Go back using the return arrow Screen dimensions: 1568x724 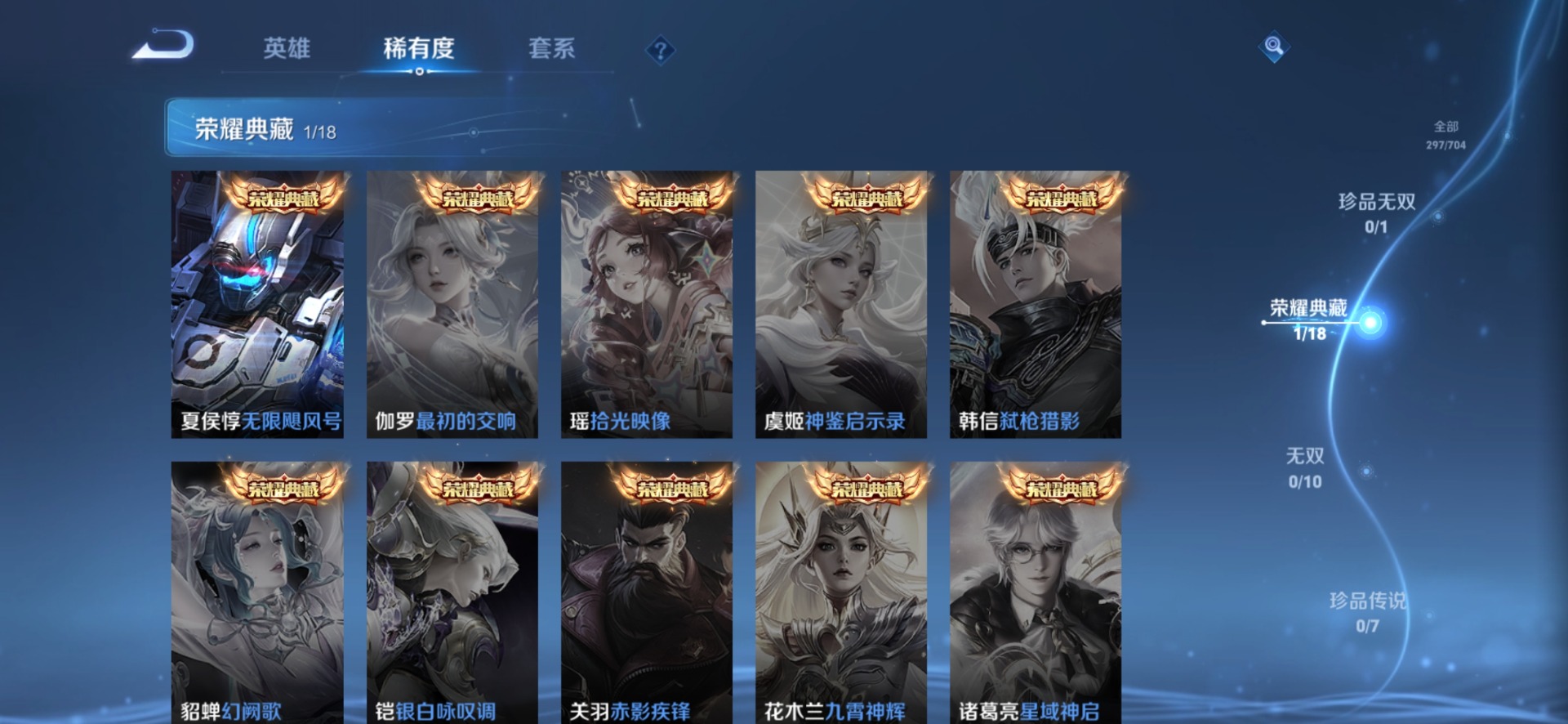[163, 45]
